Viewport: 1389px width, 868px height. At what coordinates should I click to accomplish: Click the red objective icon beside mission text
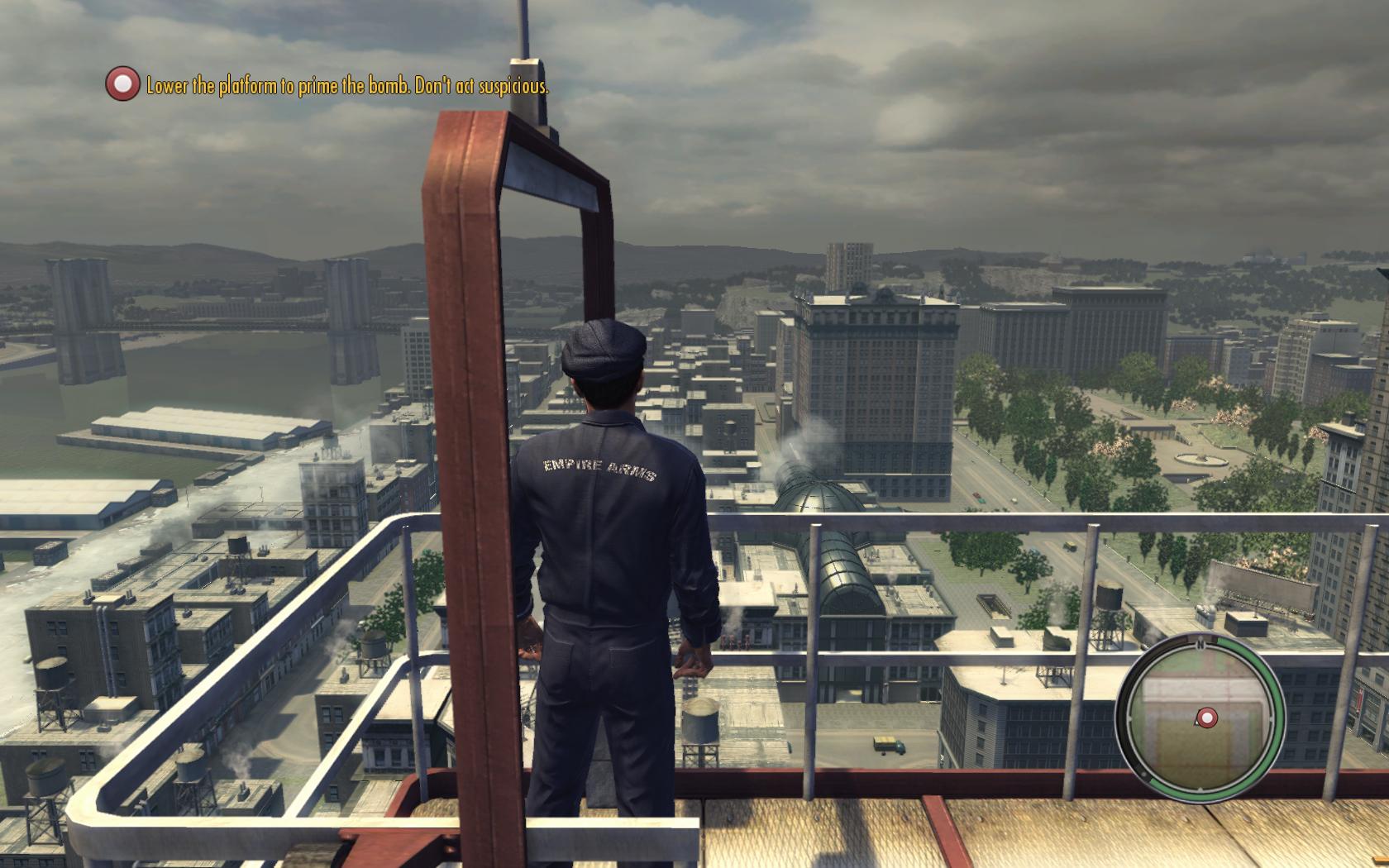tap(122, 84)
